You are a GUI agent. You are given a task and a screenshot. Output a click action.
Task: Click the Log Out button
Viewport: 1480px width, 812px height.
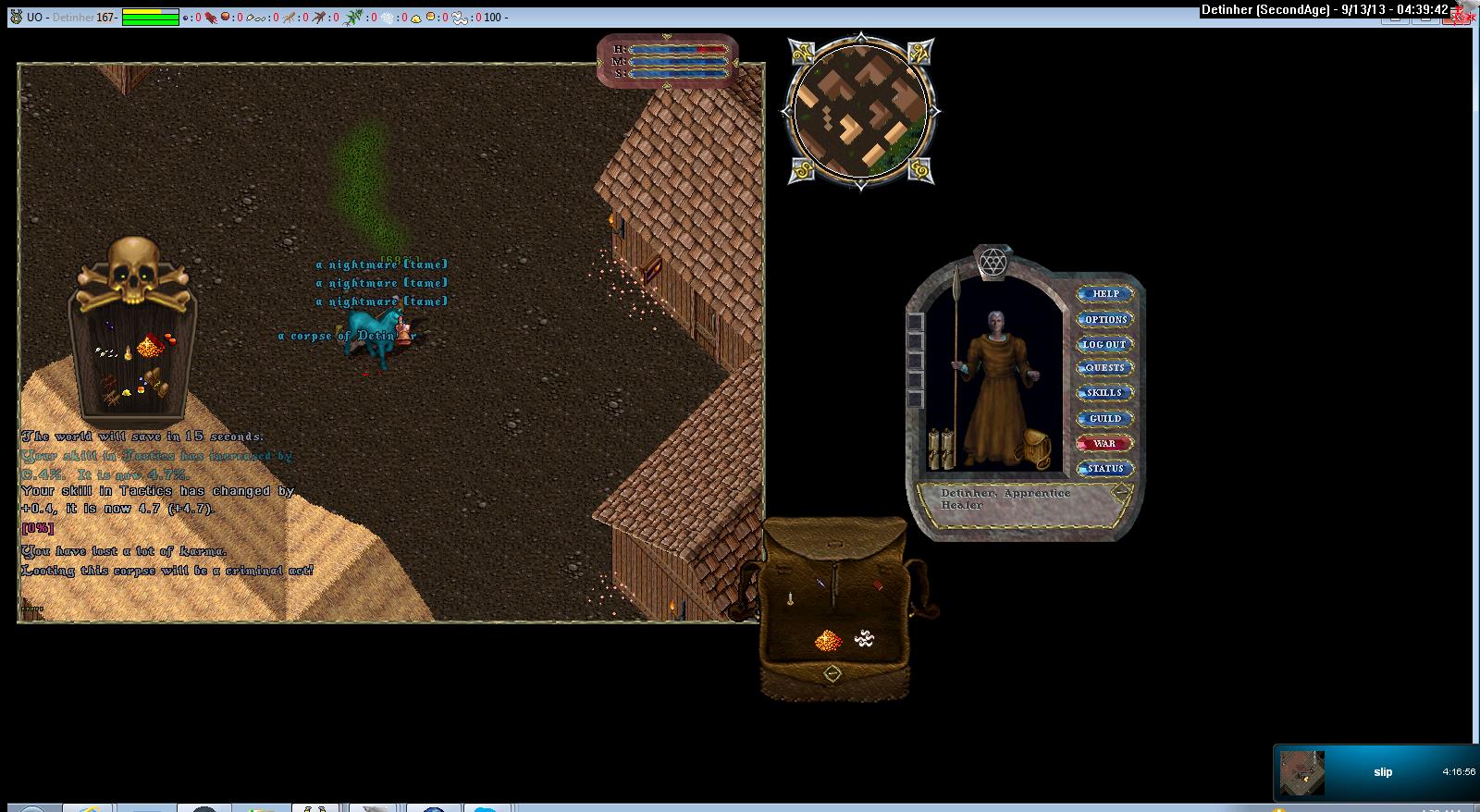tap(1104, 344)
